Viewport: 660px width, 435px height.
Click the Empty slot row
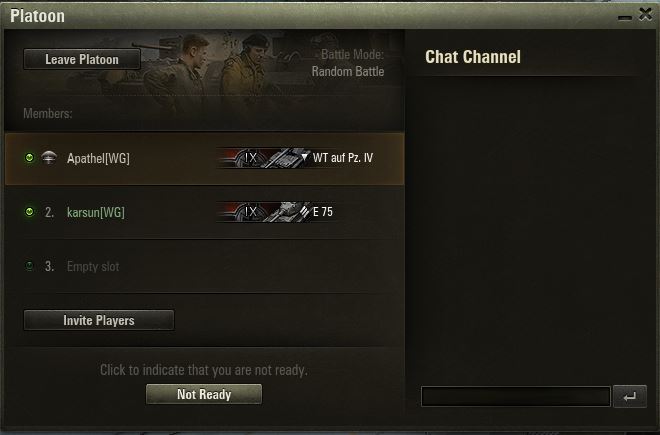pyautogui.click(x=93, y=267)
